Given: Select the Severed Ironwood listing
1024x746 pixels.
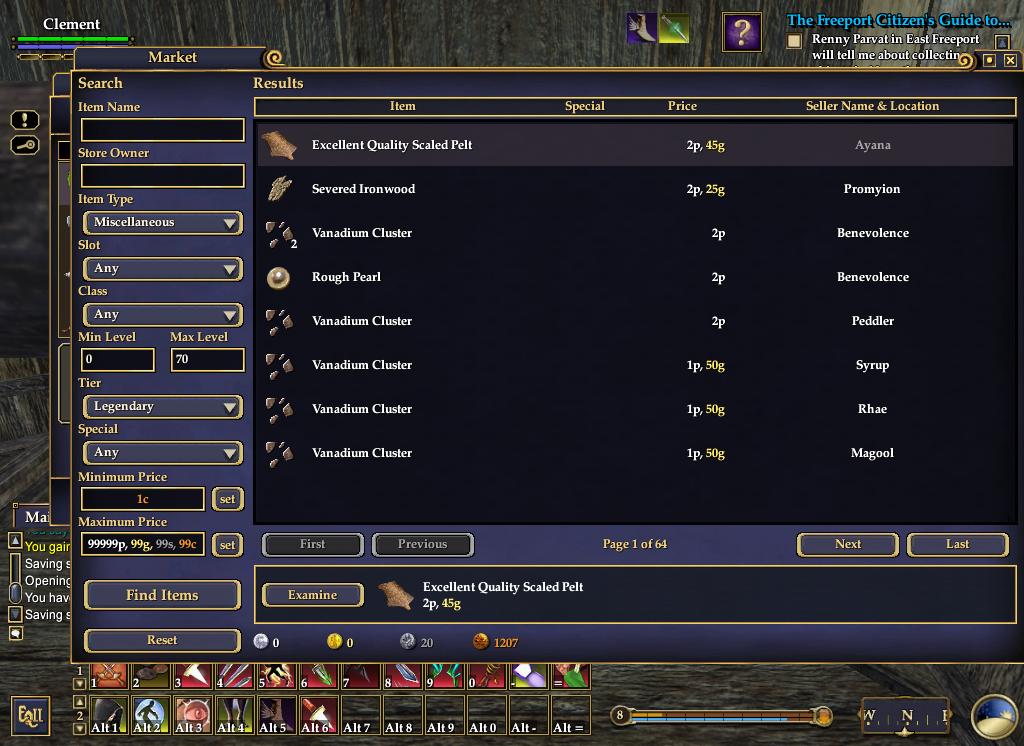Looking at the screenshot, I should (x=634, y=189).
